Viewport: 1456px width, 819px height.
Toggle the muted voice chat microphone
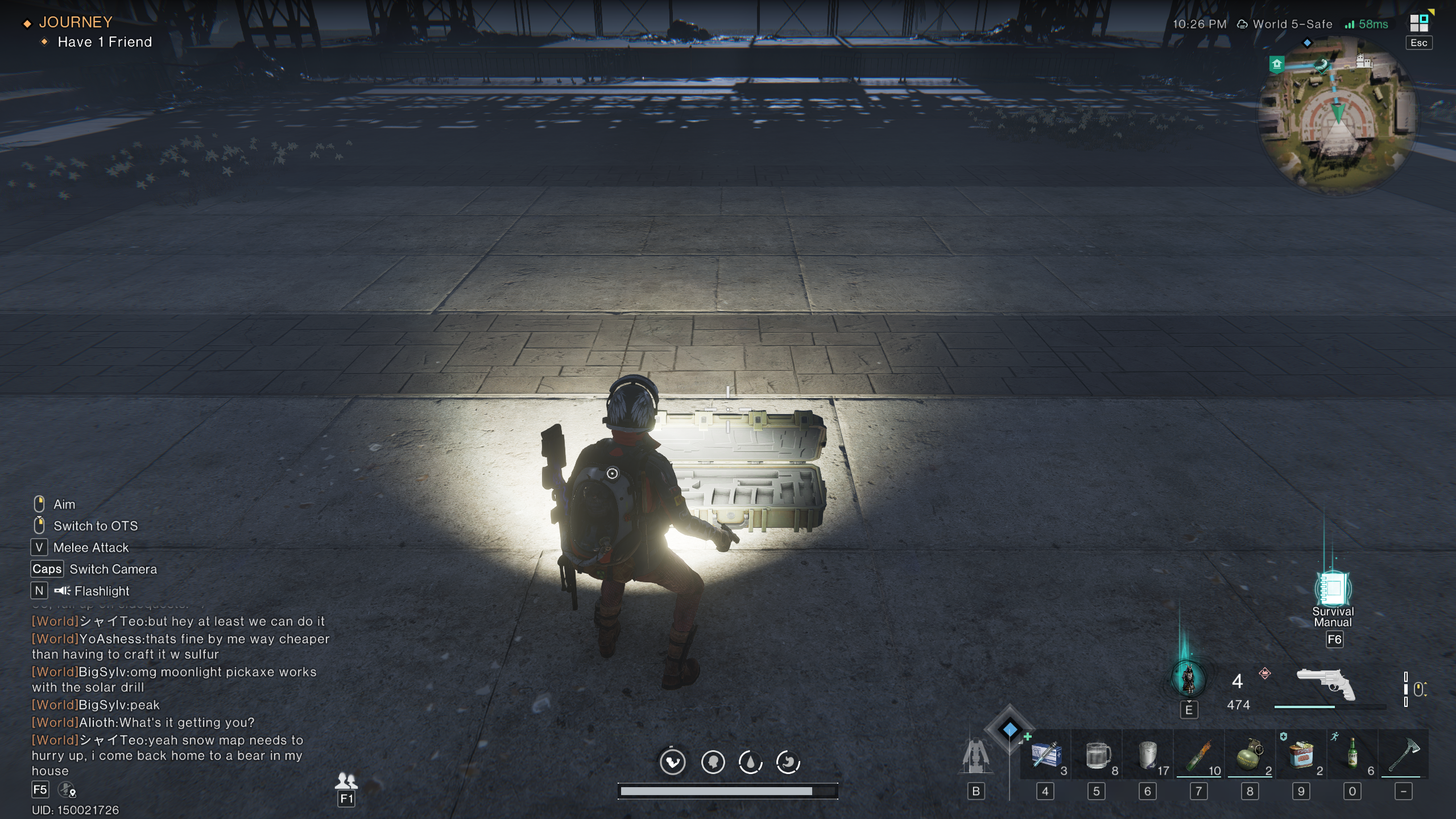click(67, 790)
